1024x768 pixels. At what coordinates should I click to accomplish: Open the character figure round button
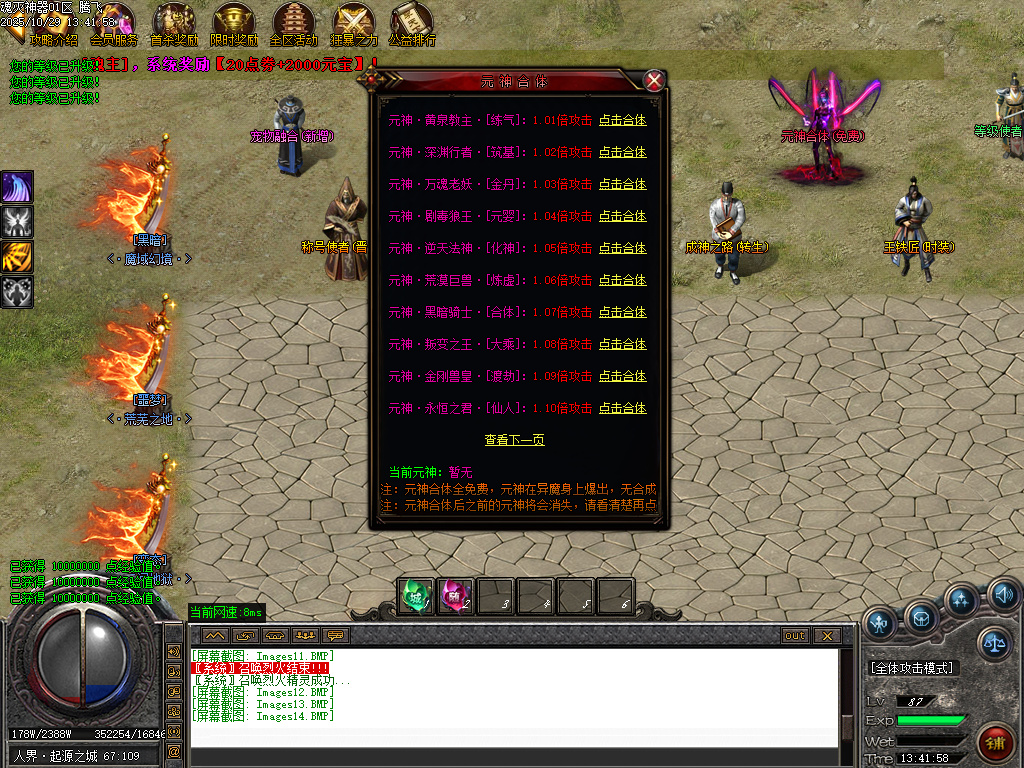click(x=880, y=624)
